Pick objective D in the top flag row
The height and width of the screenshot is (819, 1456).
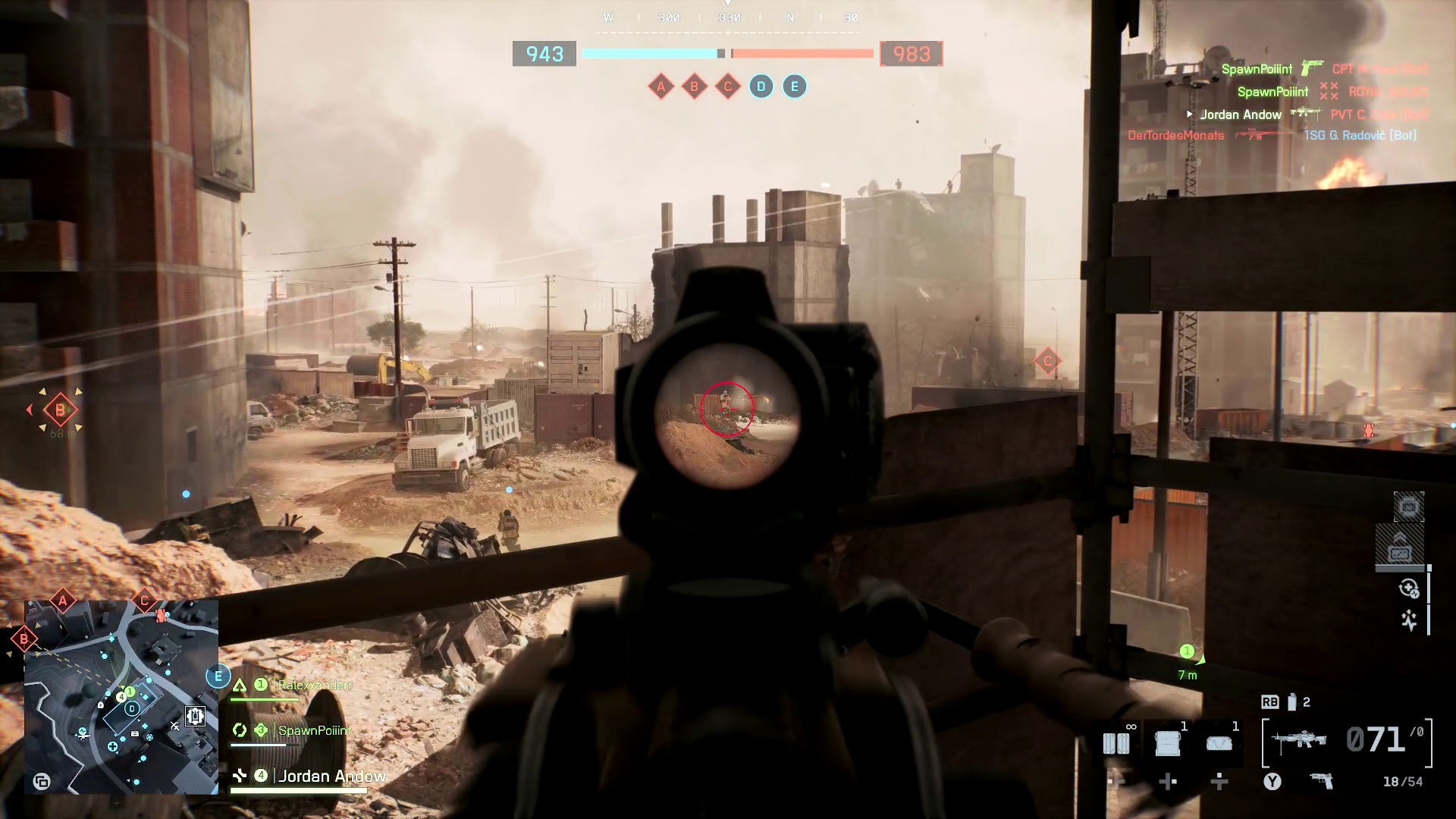pyautogui.click(x=761, y=86)
